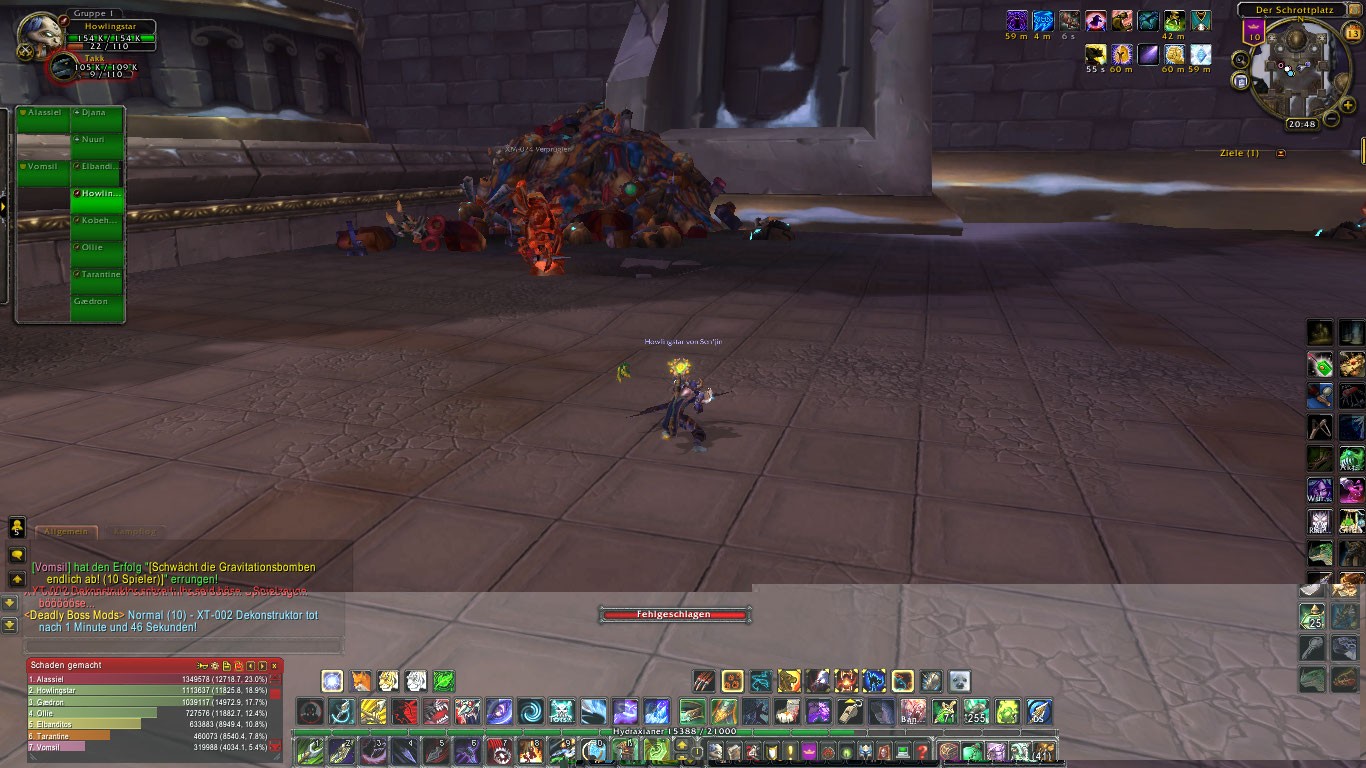This screenshot has width=1366, height=768.
Task: Open the minimap tracking magnifier button
Action: (1241, 59)
